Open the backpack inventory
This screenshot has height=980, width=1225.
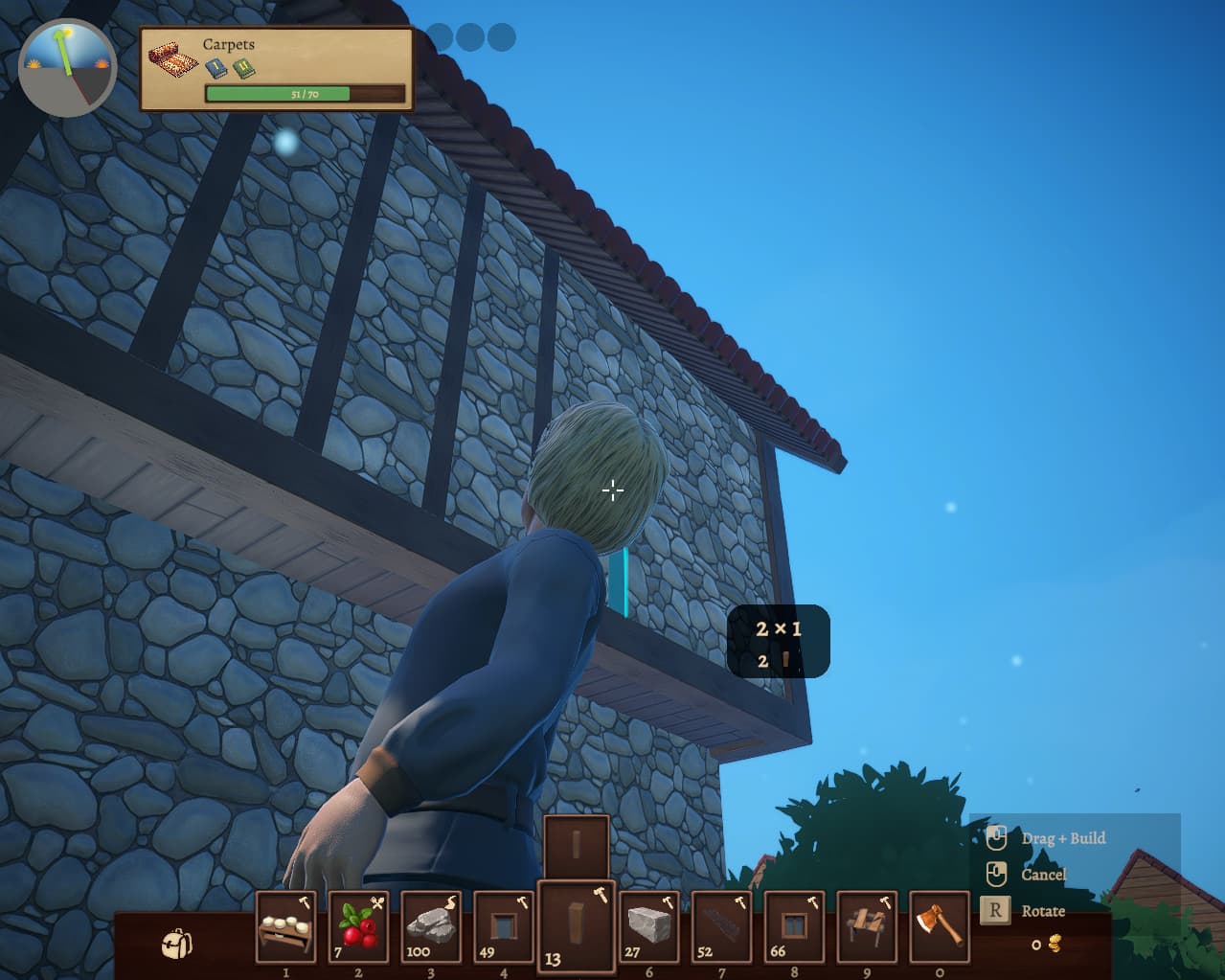tap(176, 943)
